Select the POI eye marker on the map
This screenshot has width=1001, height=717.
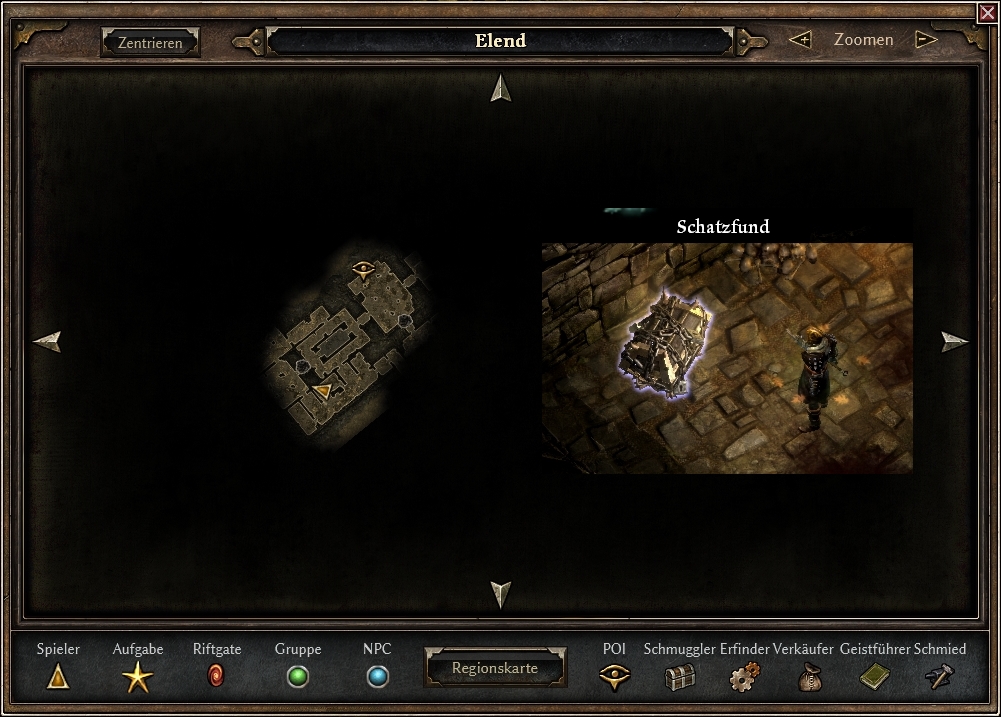[363, 268]
